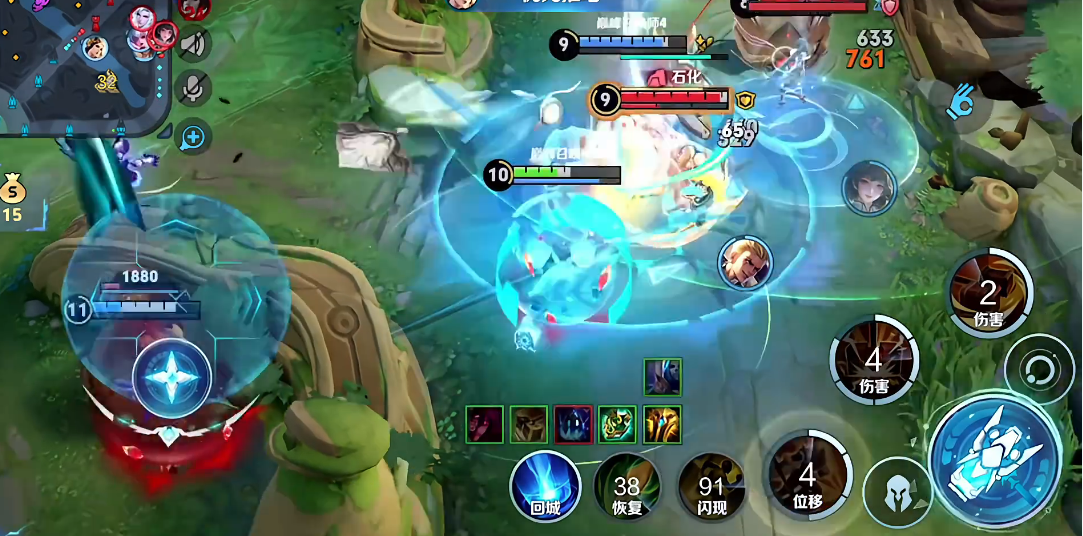Target the brown-haired hero portrait
This screenshot has height=536, width=1083.
pos(868,188)
